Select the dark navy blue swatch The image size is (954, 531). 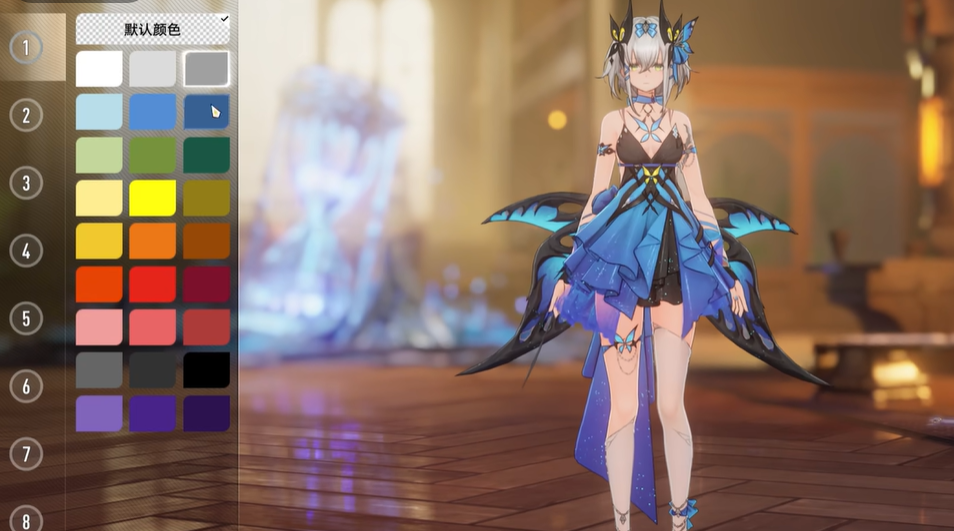pos(206,112)
